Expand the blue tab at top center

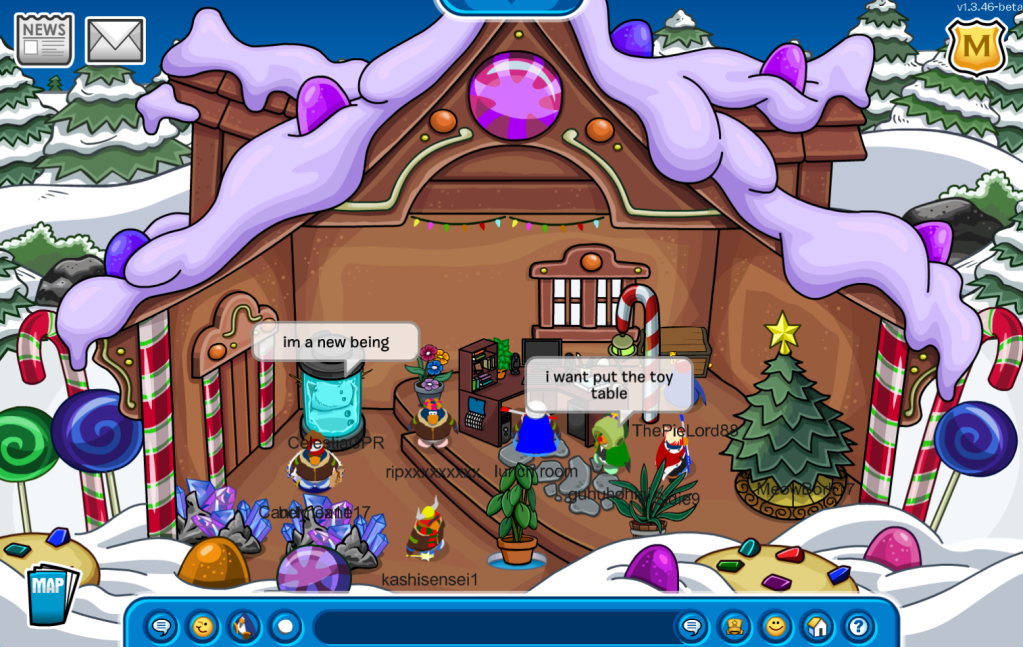[511, 6]
